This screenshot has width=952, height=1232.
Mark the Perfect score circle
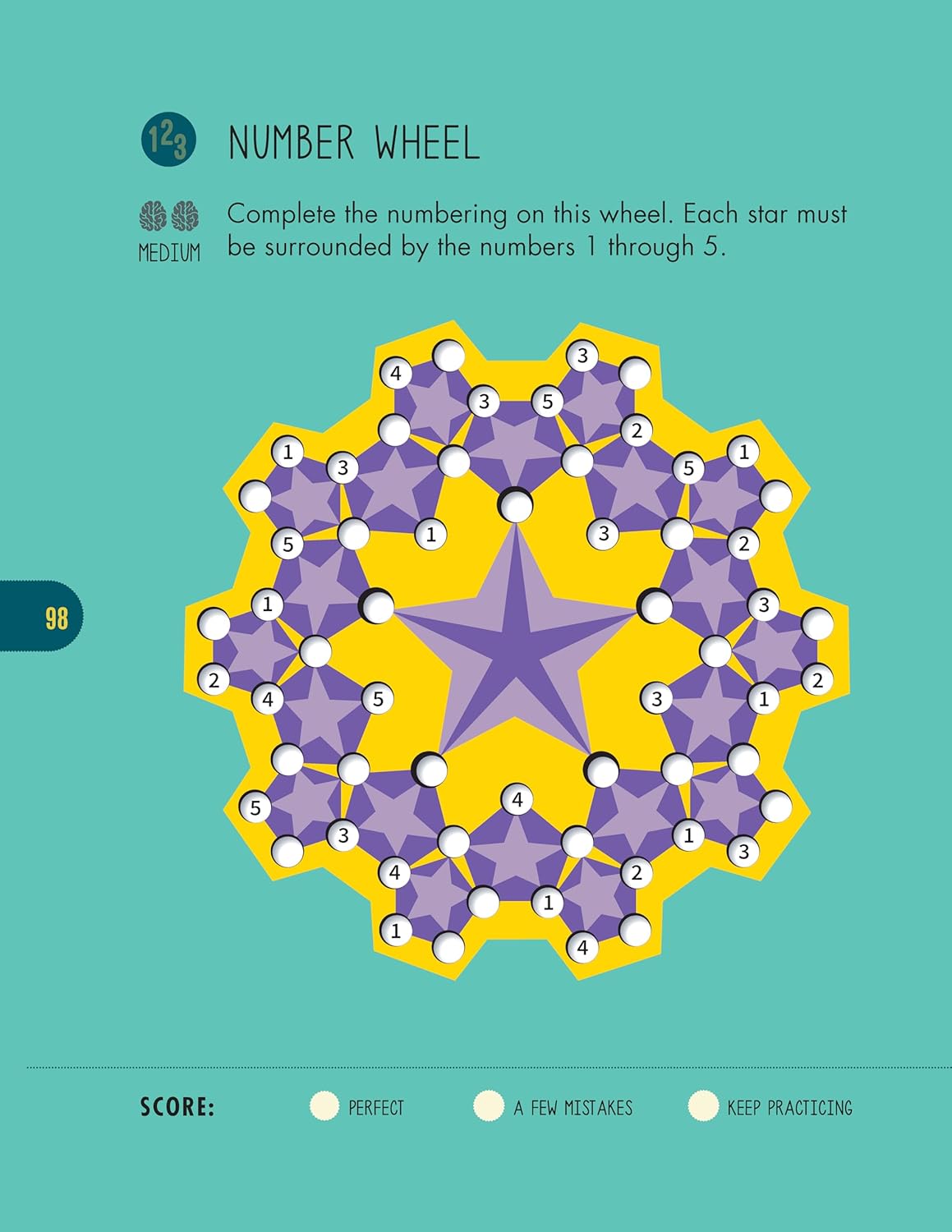(x=324, y=1106)
